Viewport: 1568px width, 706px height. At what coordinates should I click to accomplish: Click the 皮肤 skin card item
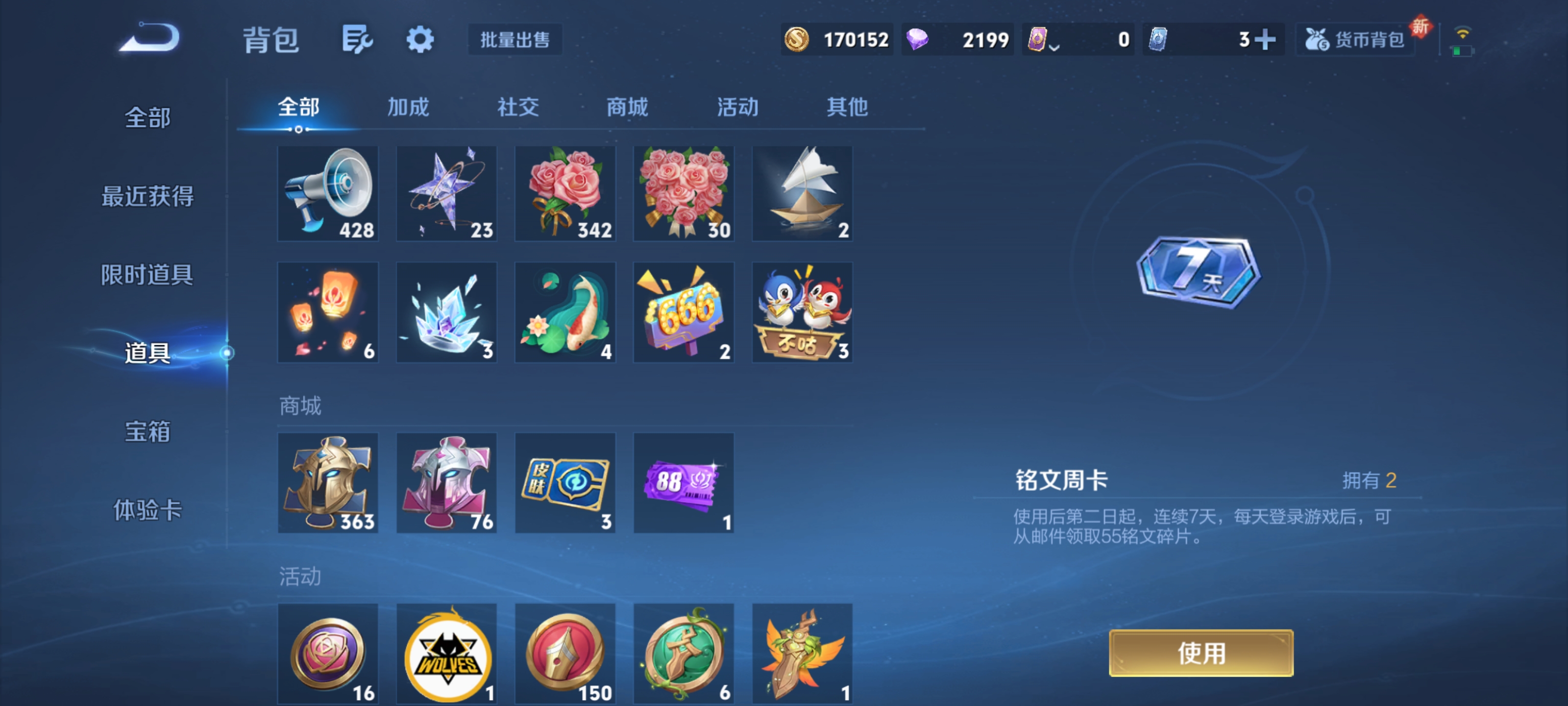[x=565, y=482]
